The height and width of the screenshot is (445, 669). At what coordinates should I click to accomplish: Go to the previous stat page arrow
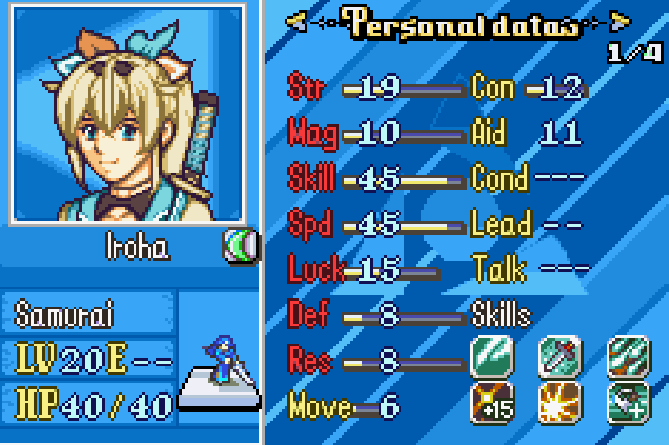[296, 20]
